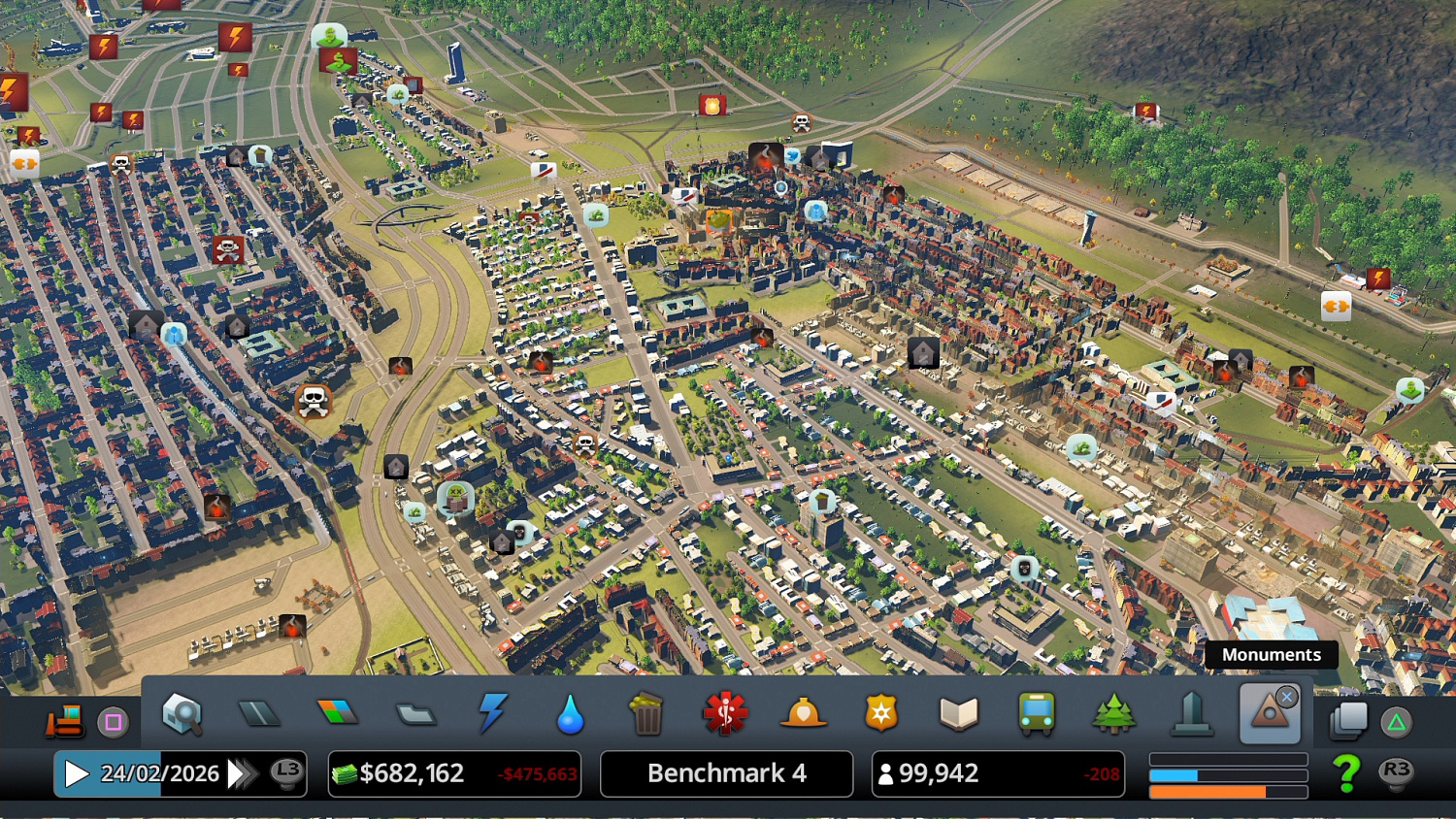Increase simulation speed with the arrows

[241, 773]
